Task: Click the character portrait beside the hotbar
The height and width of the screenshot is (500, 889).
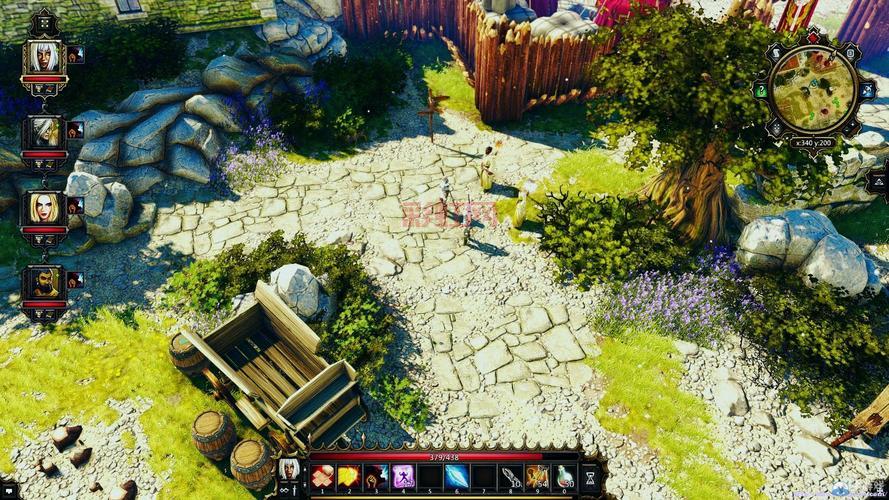Action: point(289,469)
